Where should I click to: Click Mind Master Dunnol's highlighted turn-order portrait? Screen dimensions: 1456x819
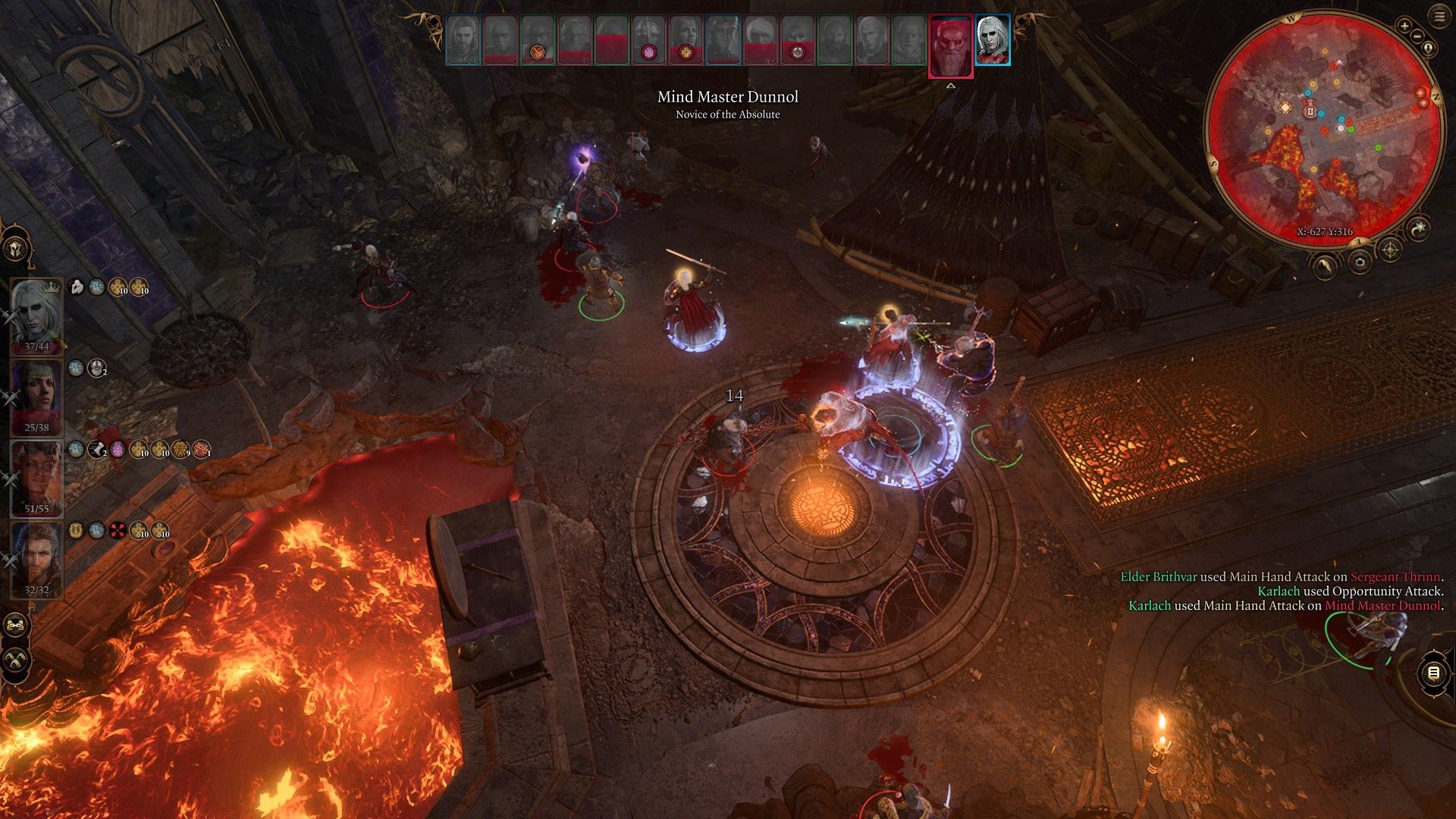click(950, 45)
